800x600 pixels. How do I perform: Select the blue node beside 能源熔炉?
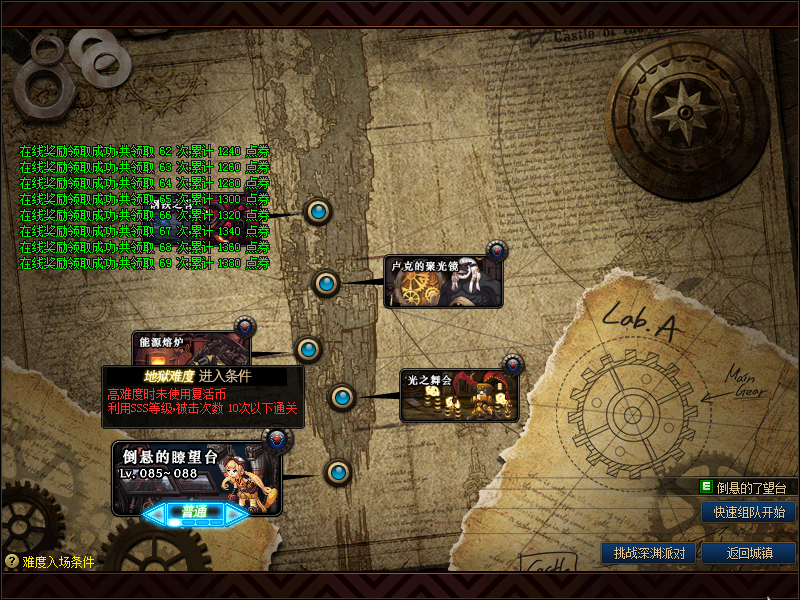tap(308, 349)
